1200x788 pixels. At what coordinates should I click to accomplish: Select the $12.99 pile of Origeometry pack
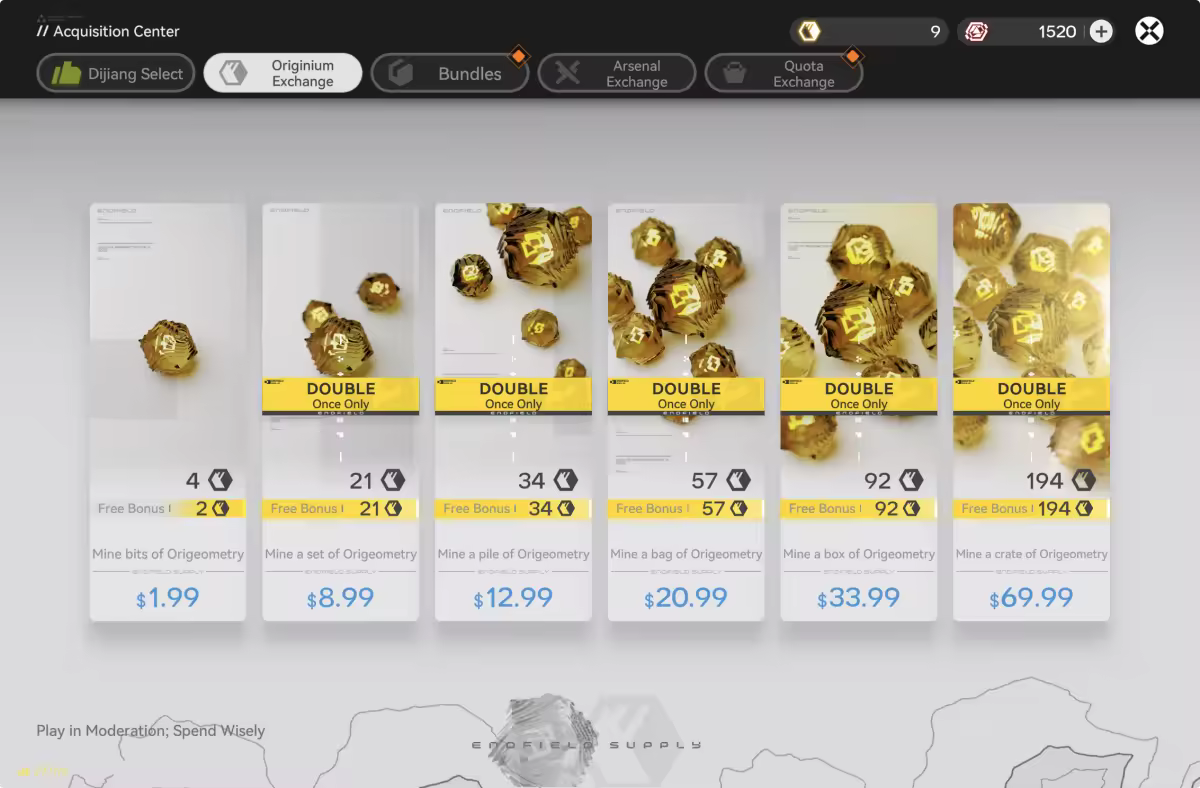pyautogui.click(x=513, y=412)
